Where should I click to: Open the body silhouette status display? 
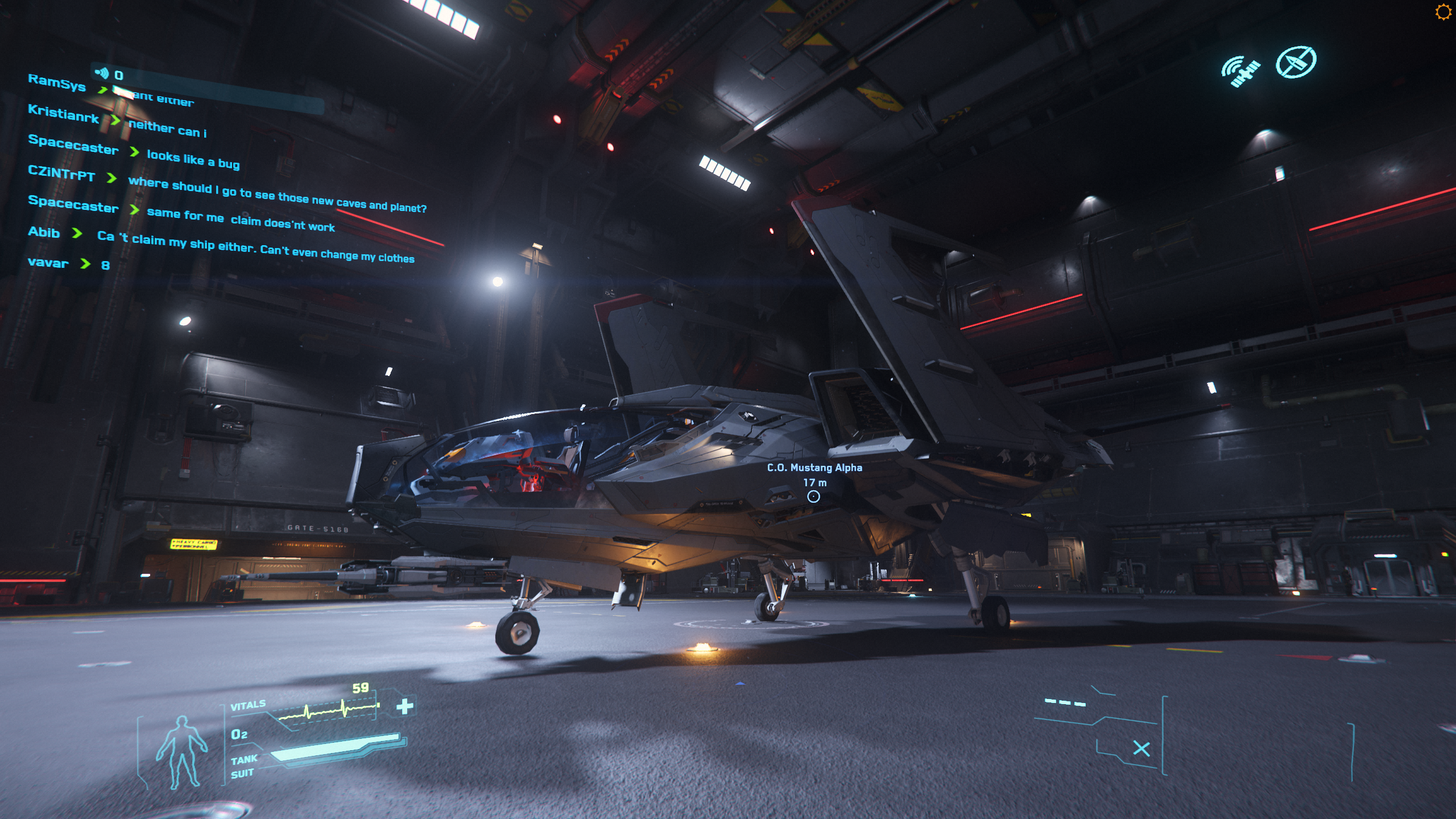181,752
